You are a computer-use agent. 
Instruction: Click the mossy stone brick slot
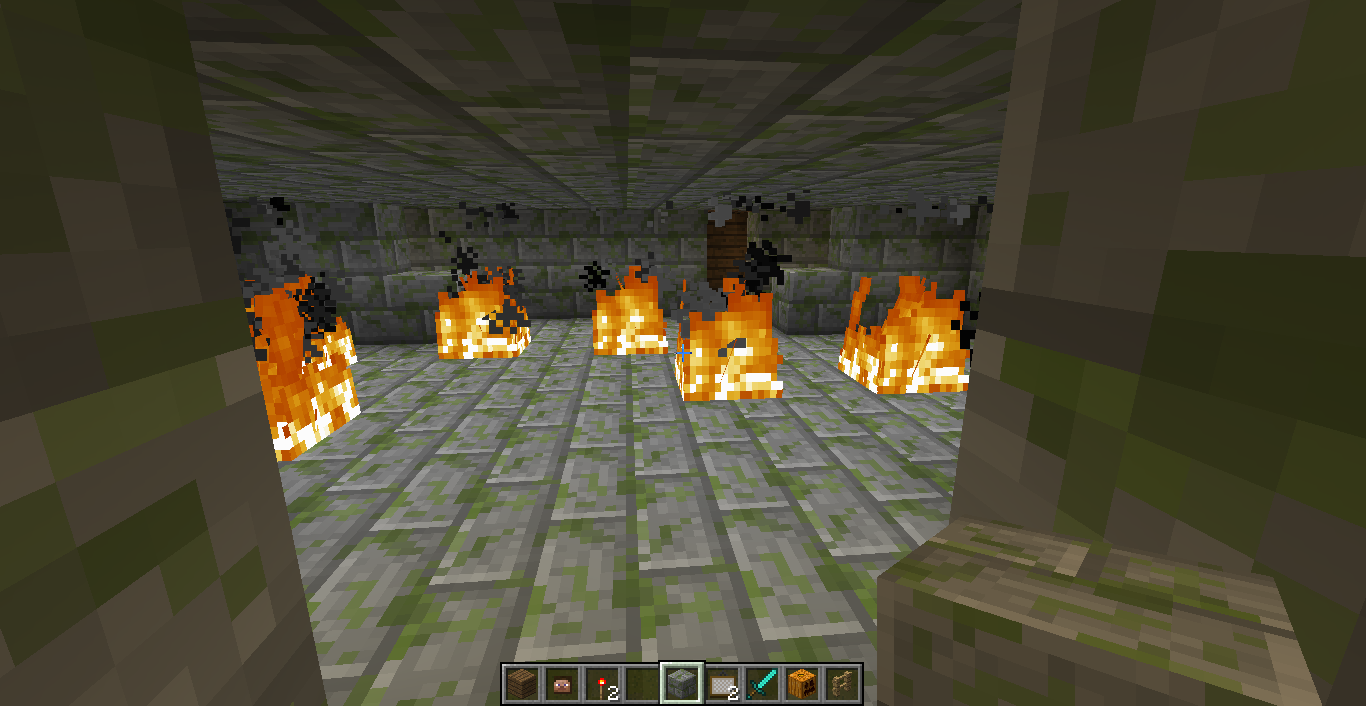click(682, 684)
